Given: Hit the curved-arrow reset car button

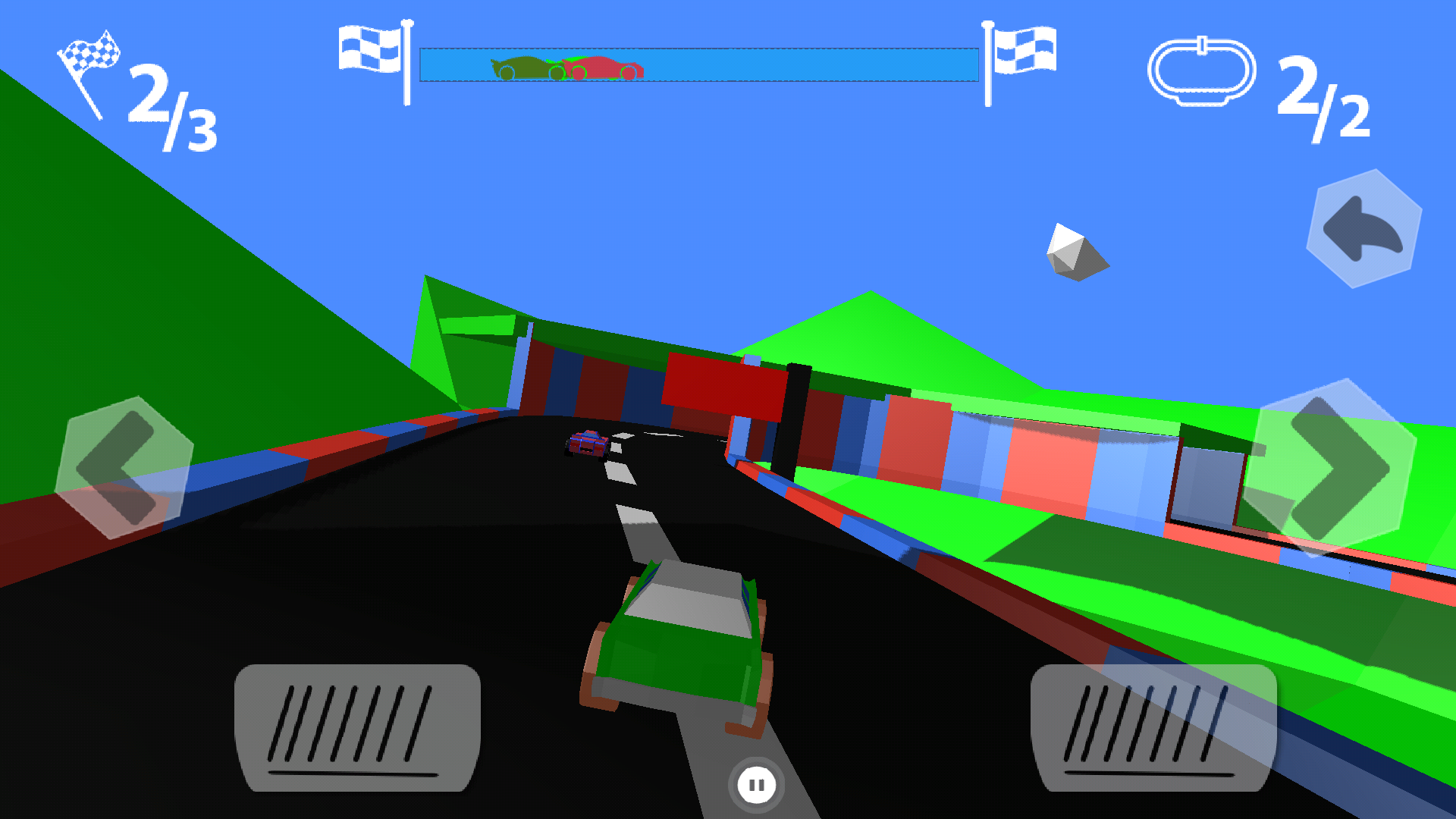Looking at the screenshot, I should (1363, 229).
